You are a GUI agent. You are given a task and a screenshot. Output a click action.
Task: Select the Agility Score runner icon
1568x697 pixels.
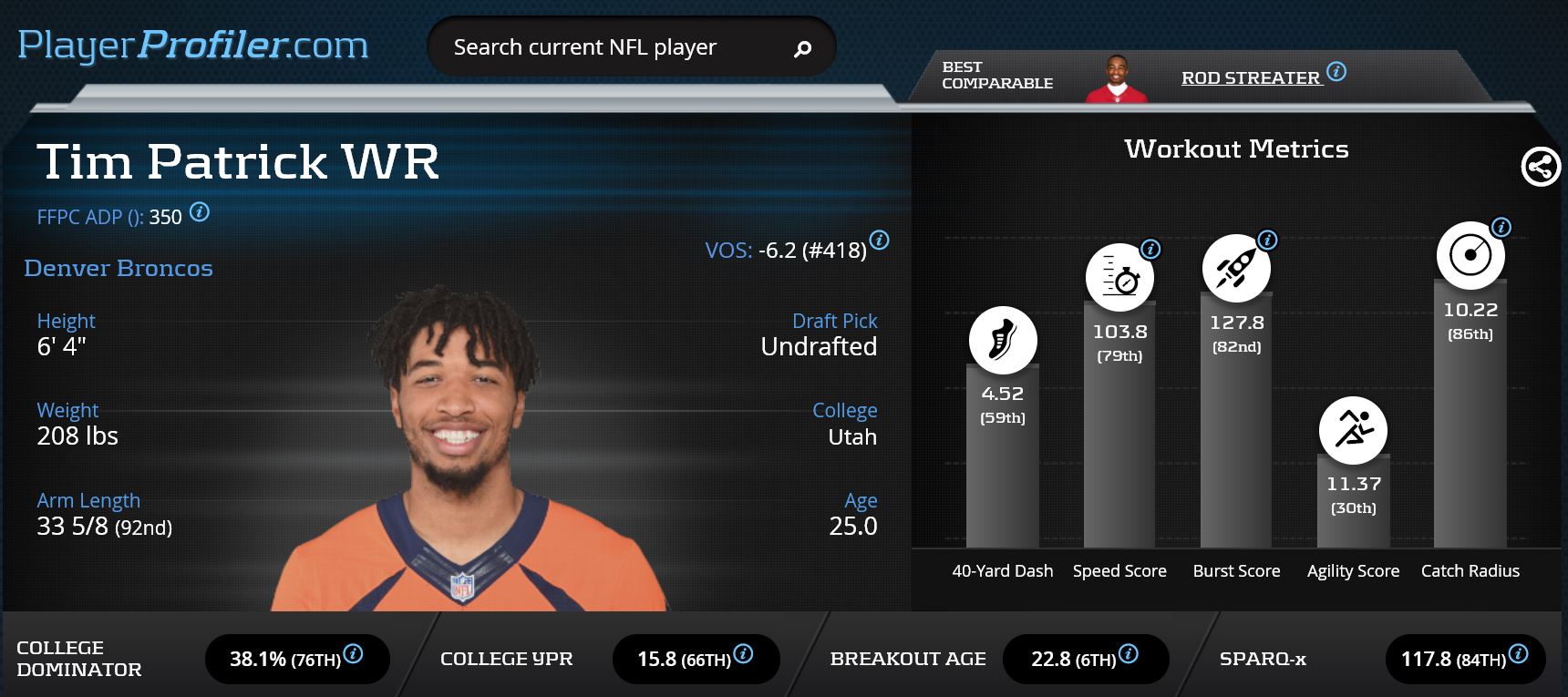1353,429
